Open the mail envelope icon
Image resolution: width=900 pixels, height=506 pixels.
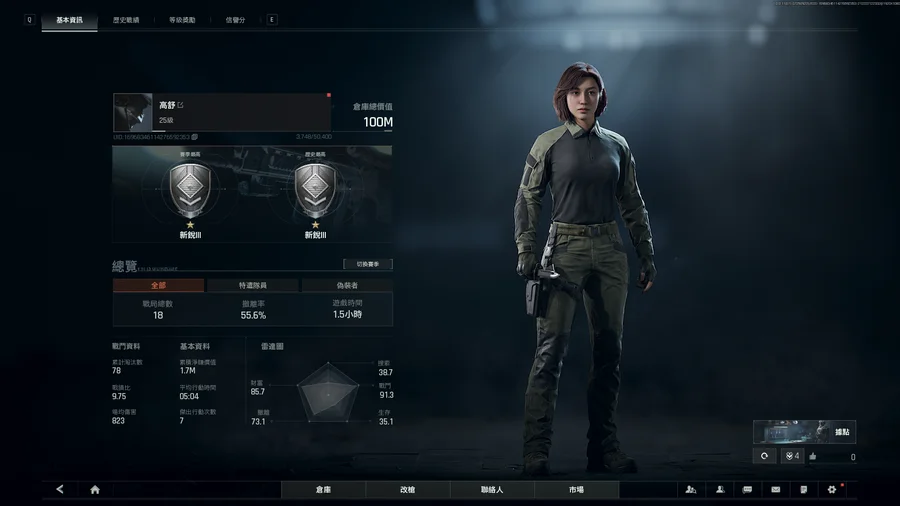click(775, 490)
